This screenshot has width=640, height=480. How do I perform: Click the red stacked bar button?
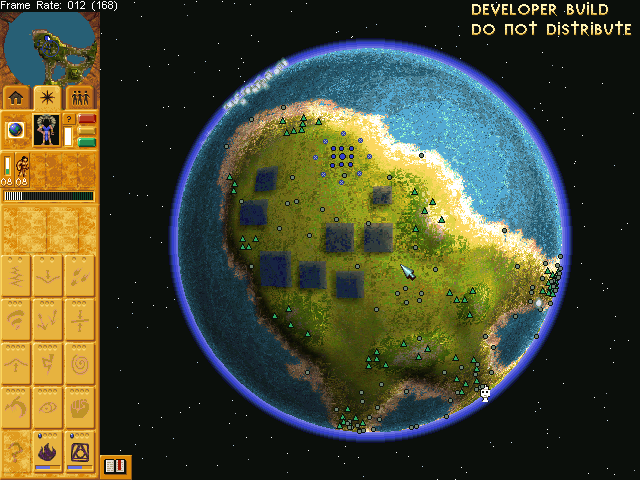click(87, 122)
